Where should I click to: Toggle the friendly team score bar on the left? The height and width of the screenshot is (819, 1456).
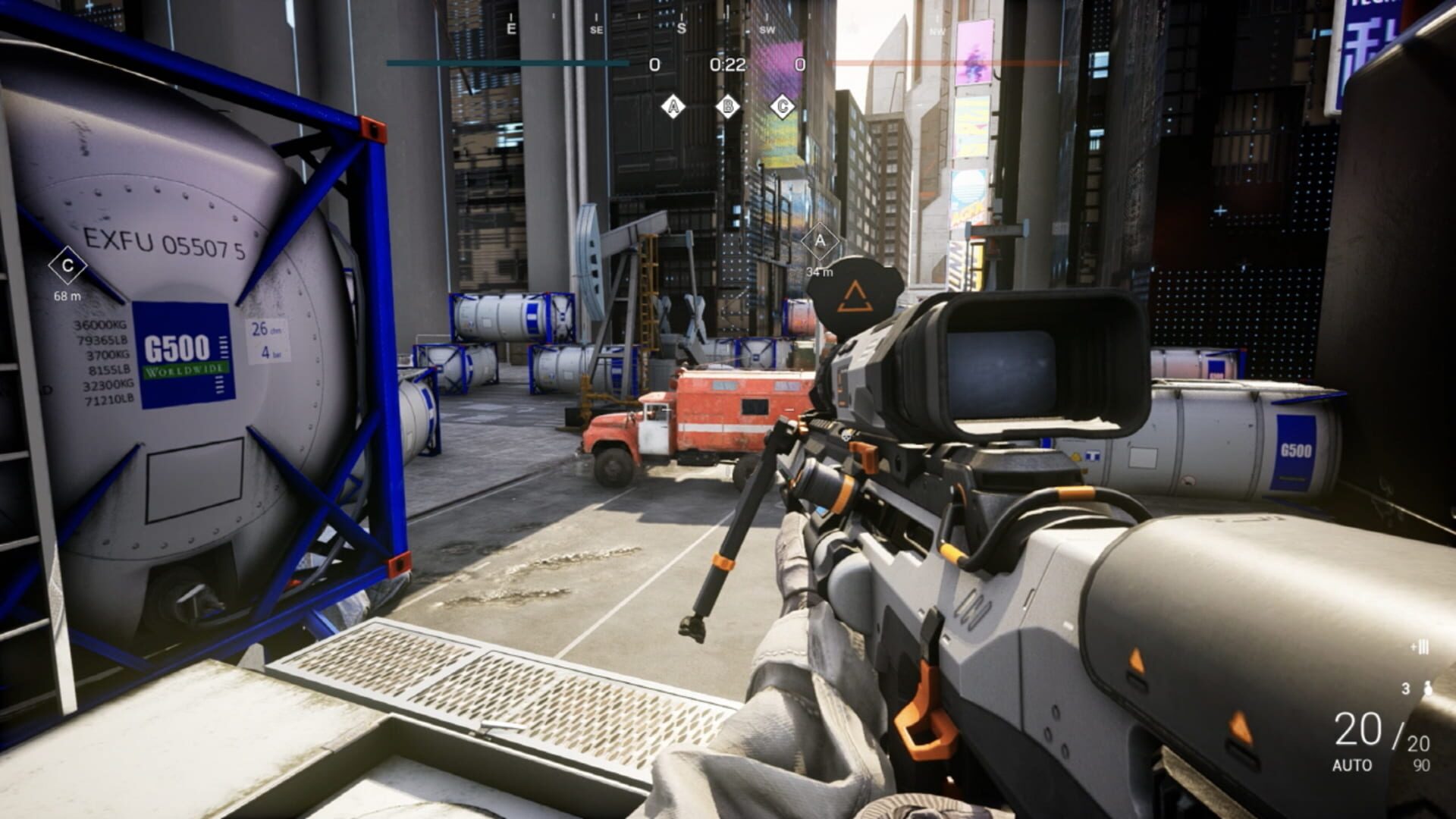(508, 64)
